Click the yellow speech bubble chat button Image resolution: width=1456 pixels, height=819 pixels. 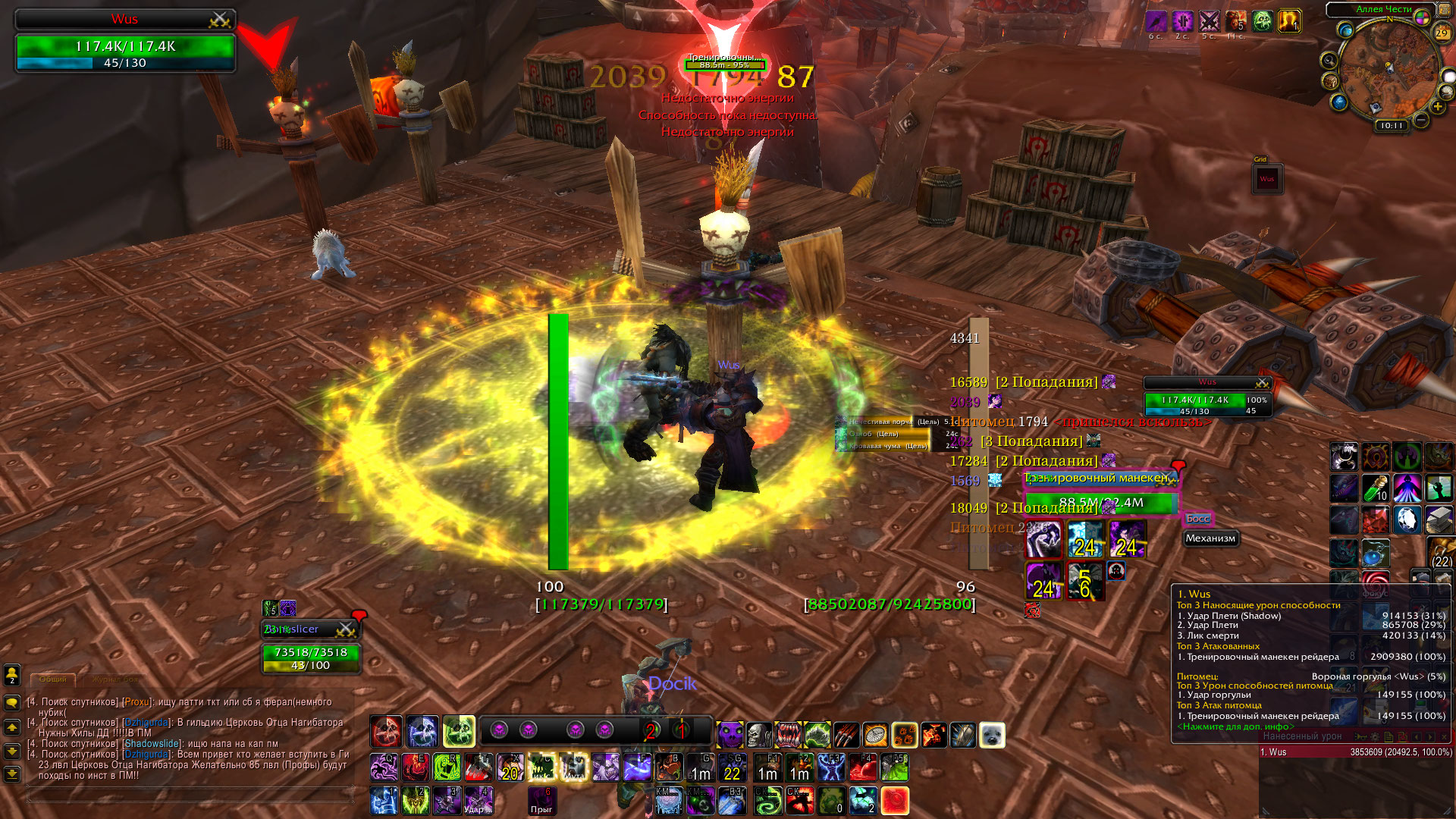[x=12, y=703]
